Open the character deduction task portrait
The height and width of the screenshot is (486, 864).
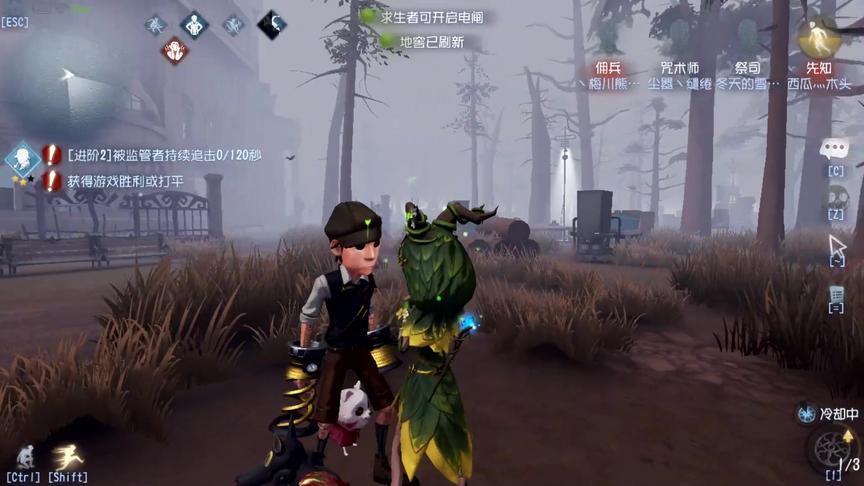pos(22,158)
